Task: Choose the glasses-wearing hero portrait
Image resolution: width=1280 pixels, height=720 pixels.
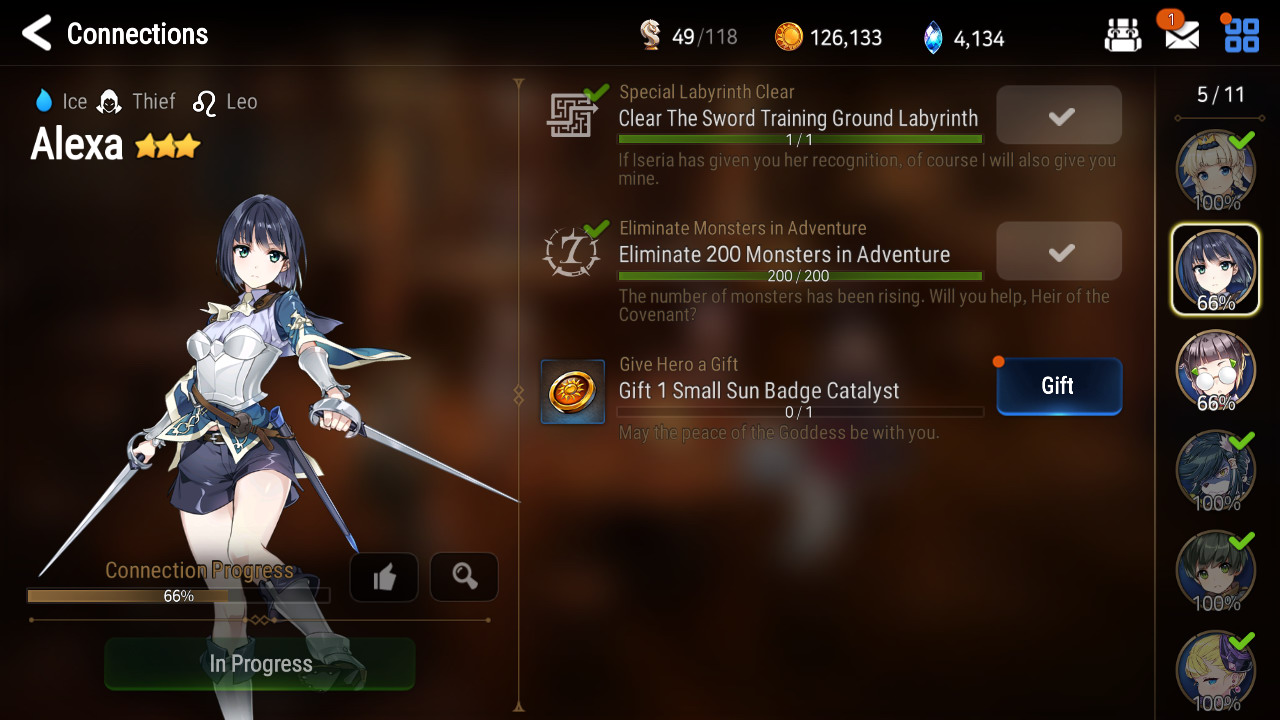Action: 1216,369
